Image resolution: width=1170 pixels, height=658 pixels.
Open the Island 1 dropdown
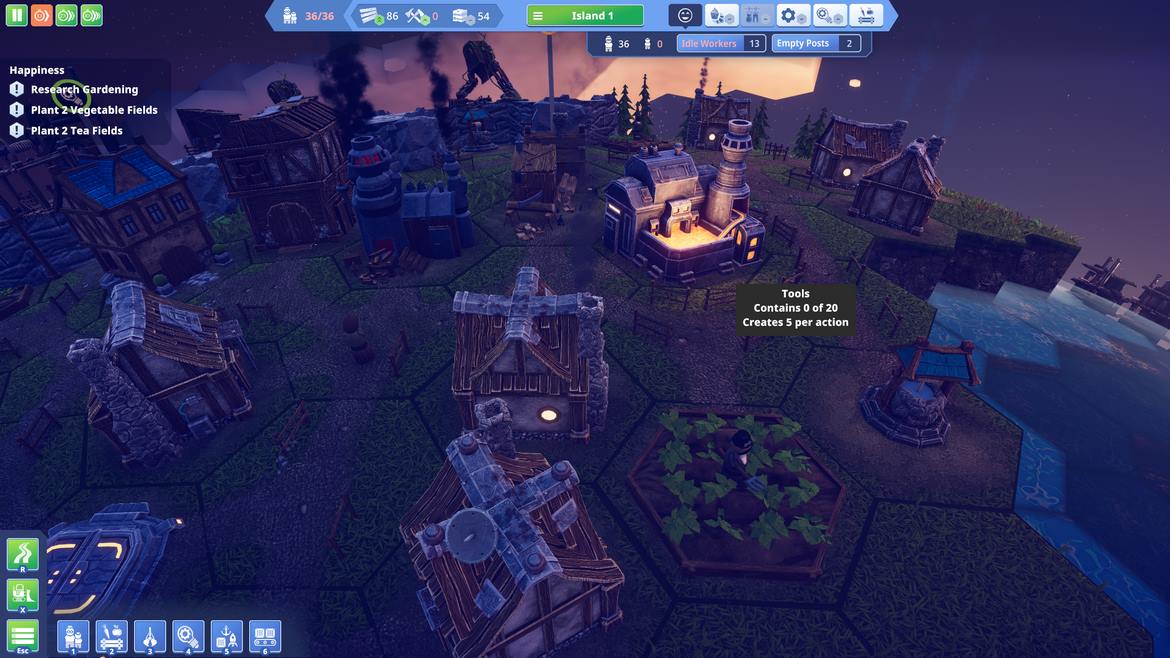[585, 16]
